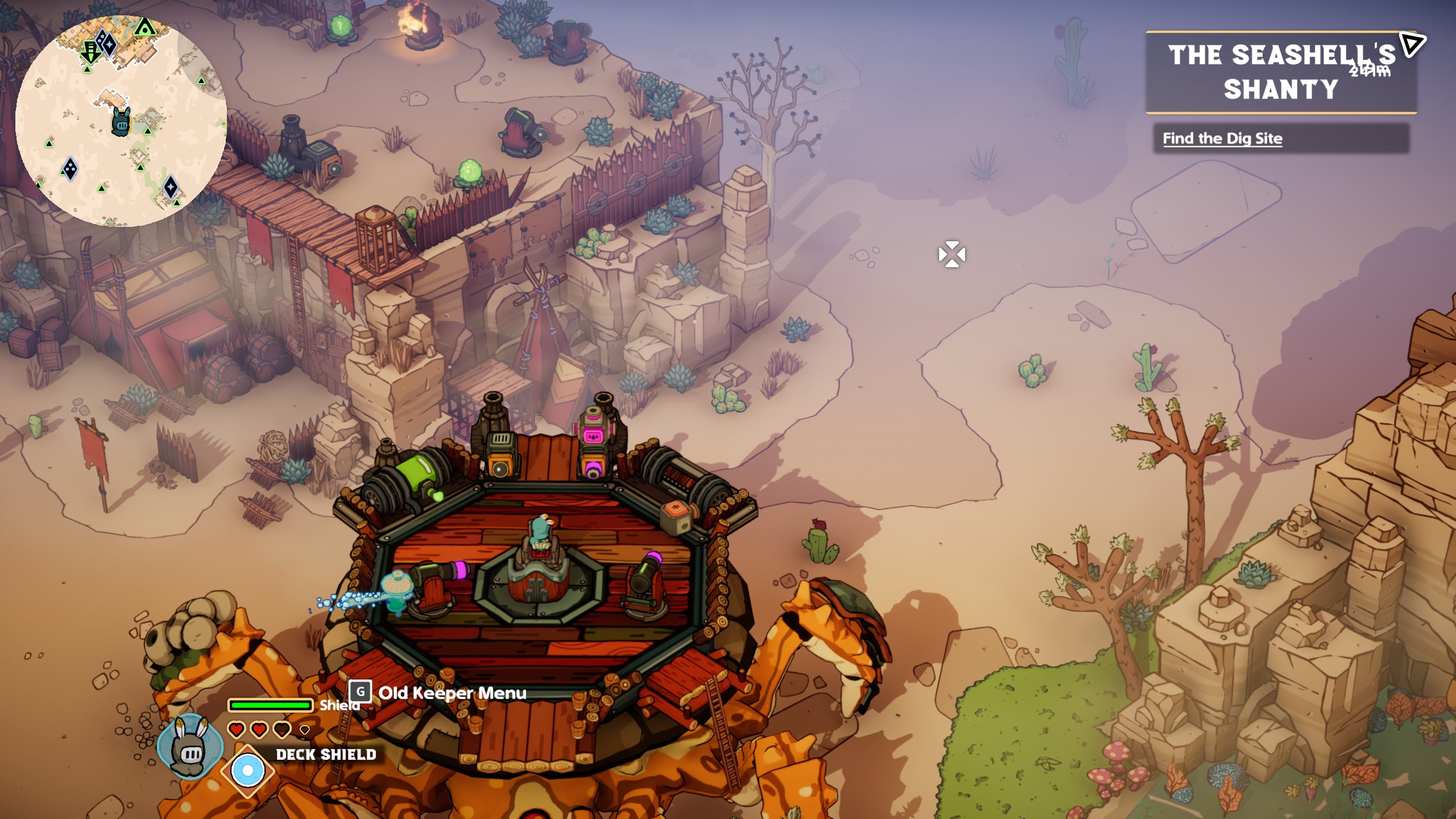The height and width of the screenshot is (819, 1456).
Task: Click The Seashell's Shanty quest title
Action: (1280, 72)
